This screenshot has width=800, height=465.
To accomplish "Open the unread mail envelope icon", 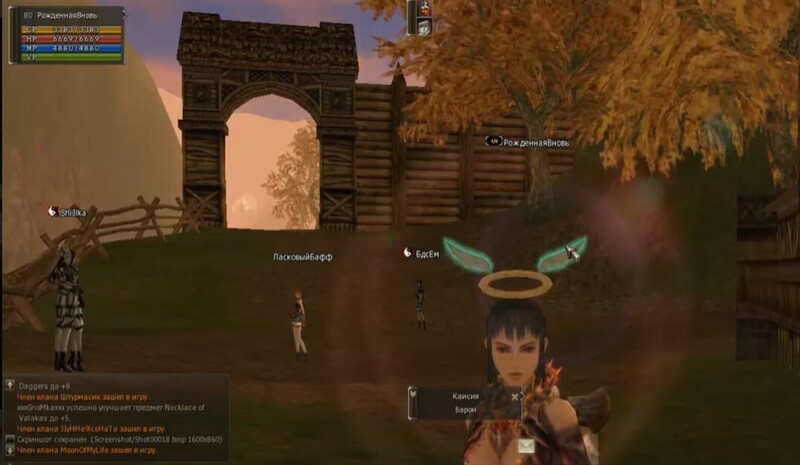I will [x=526, y=447].
